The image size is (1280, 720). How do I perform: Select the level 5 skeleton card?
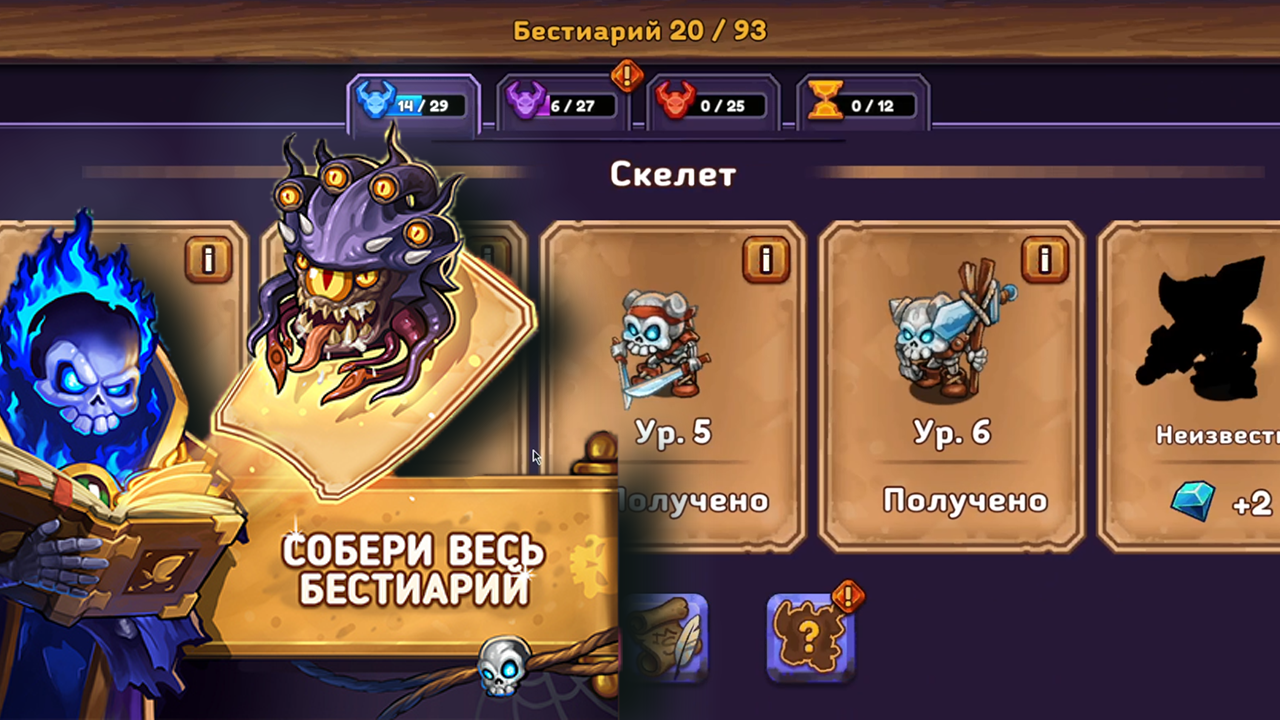click(x=673, y=385)
